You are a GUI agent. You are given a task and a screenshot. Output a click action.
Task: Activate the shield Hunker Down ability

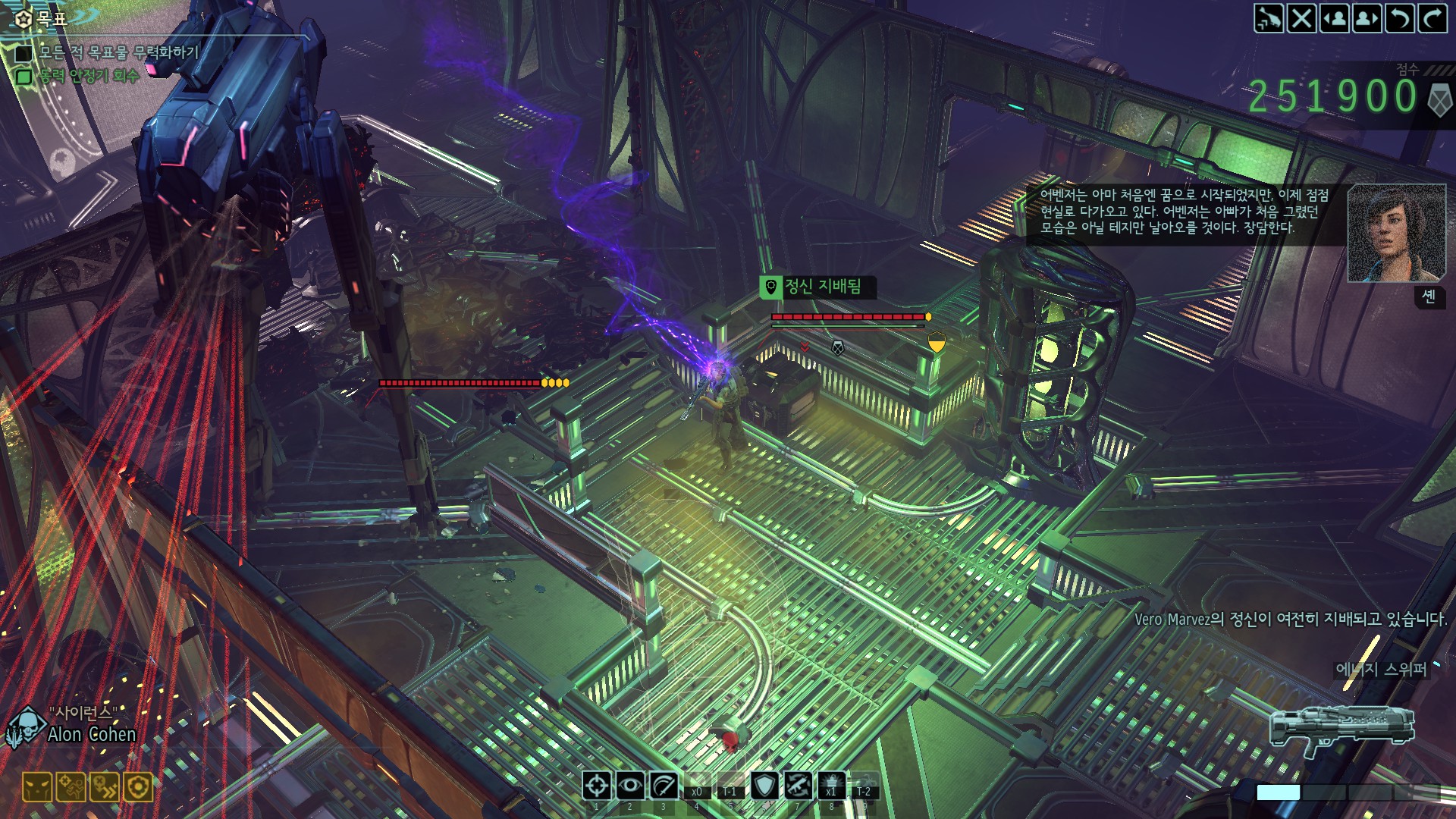[764, 786]
